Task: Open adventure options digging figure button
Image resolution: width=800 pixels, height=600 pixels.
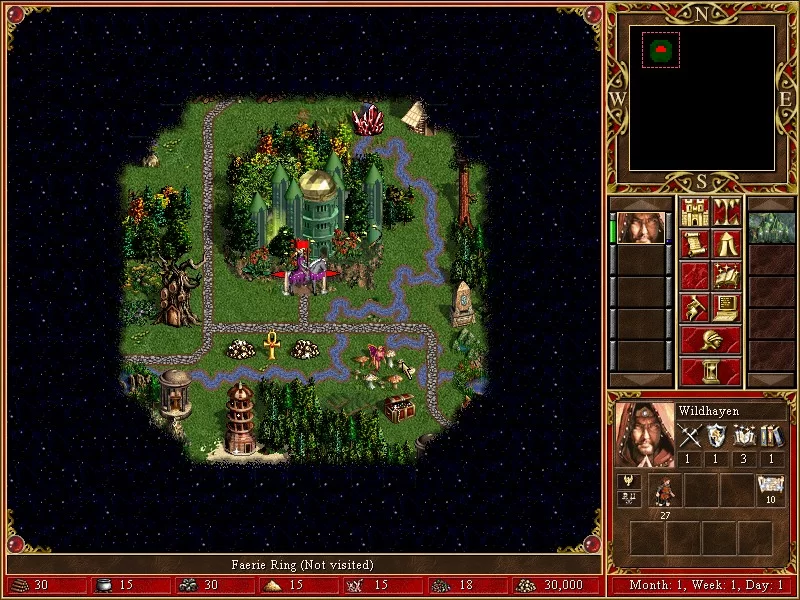Action: [x=694, y=308]
